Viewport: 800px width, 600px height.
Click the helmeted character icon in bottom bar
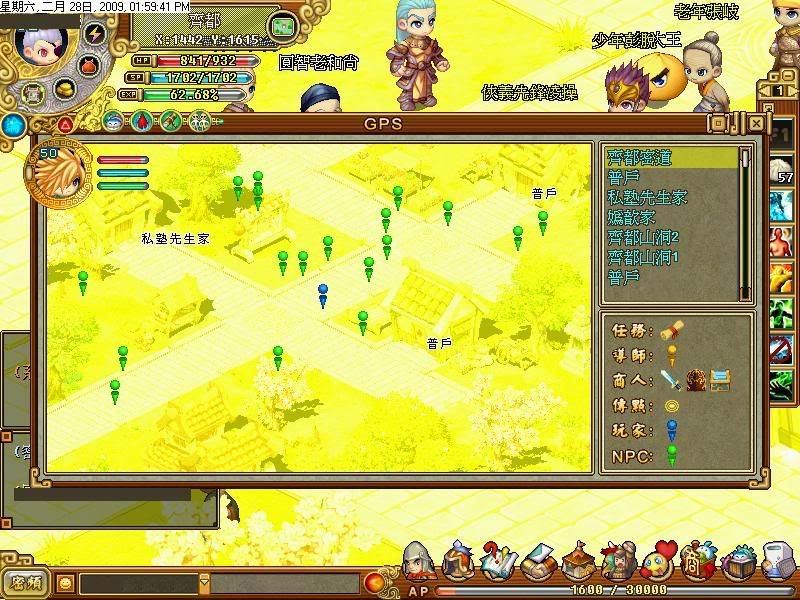(x=418, y=562)
